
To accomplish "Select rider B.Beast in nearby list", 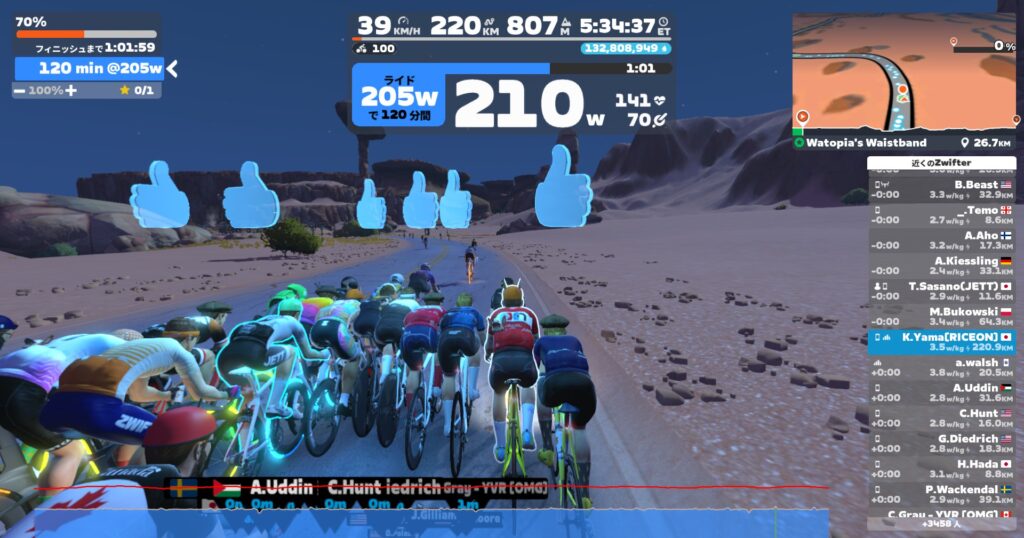I will (942, 189).
